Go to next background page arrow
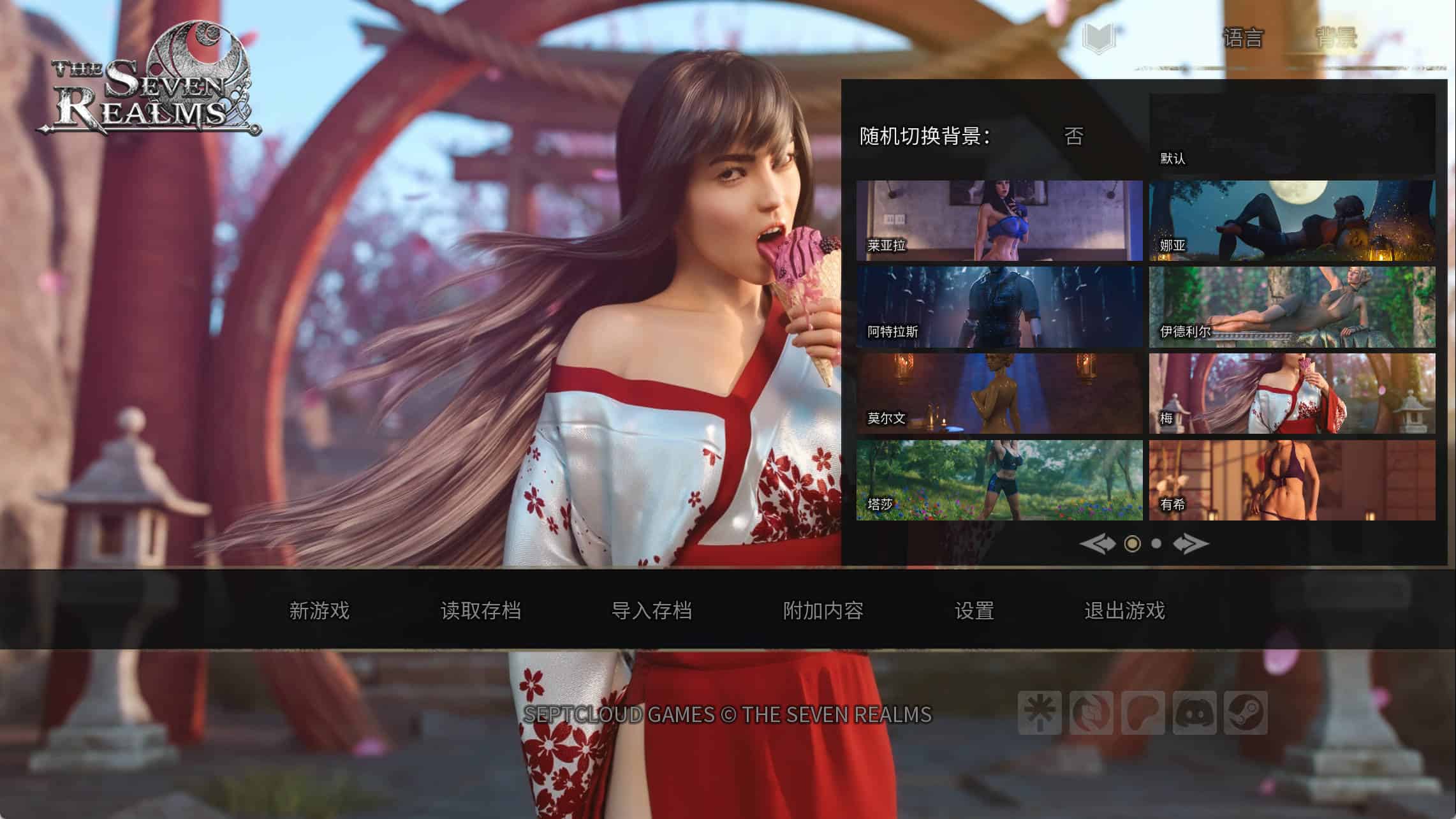Viewport: 1456px width, 819px height. [1190, 543]
